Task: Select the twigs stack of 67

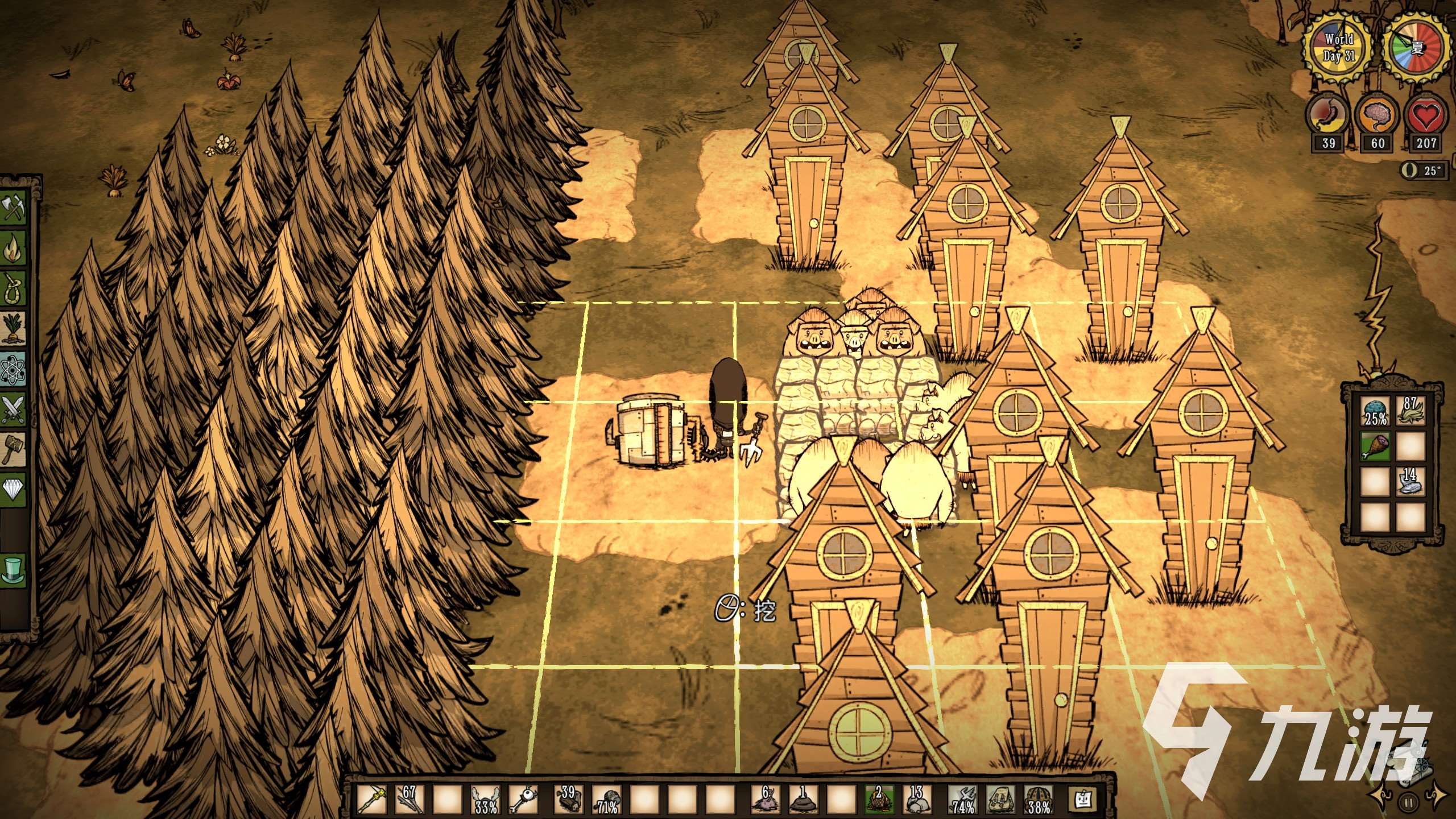Action: (x=410, y=799)
